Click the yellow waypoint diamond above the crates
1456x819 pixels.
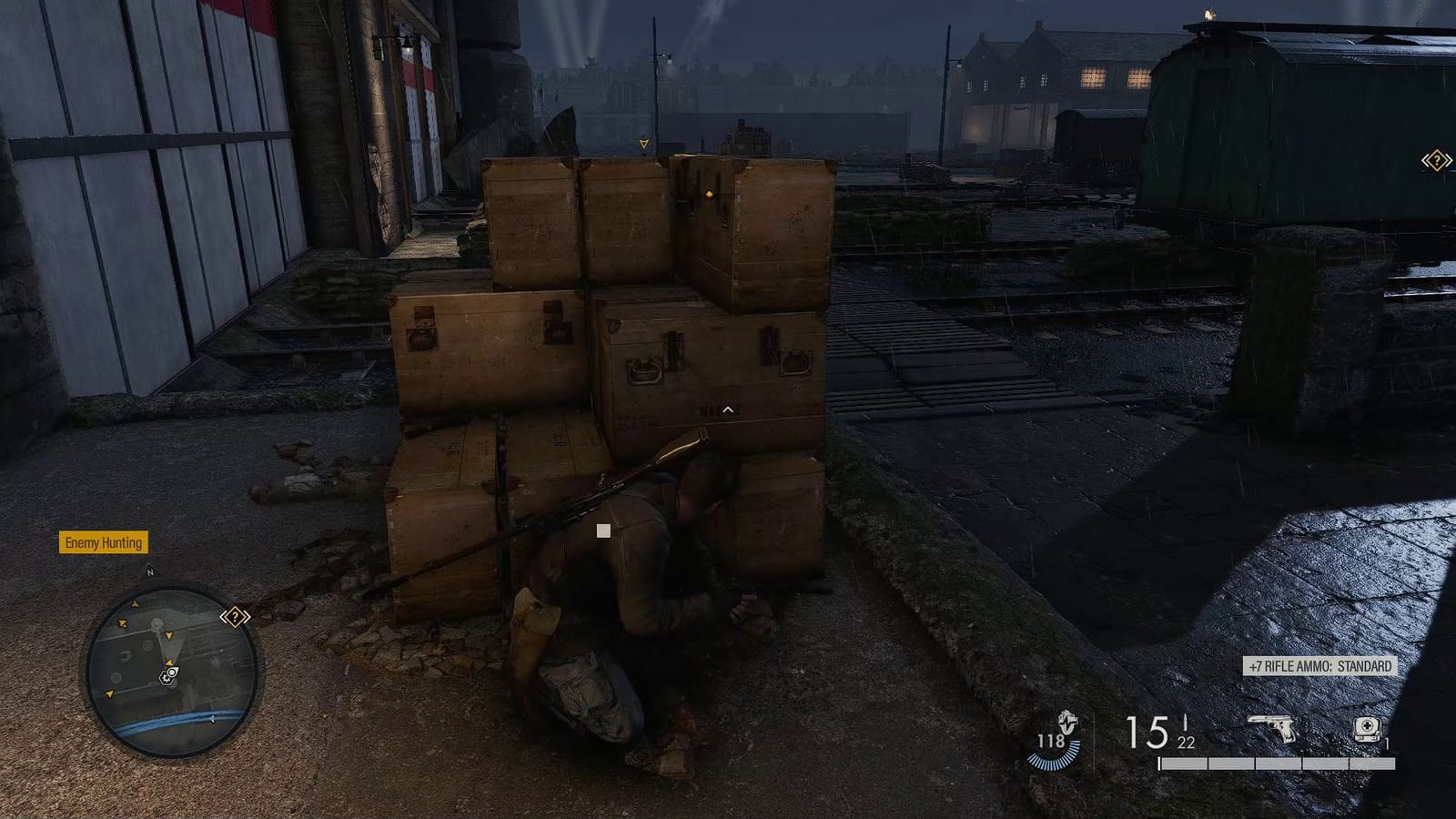(x=709, y=193)
